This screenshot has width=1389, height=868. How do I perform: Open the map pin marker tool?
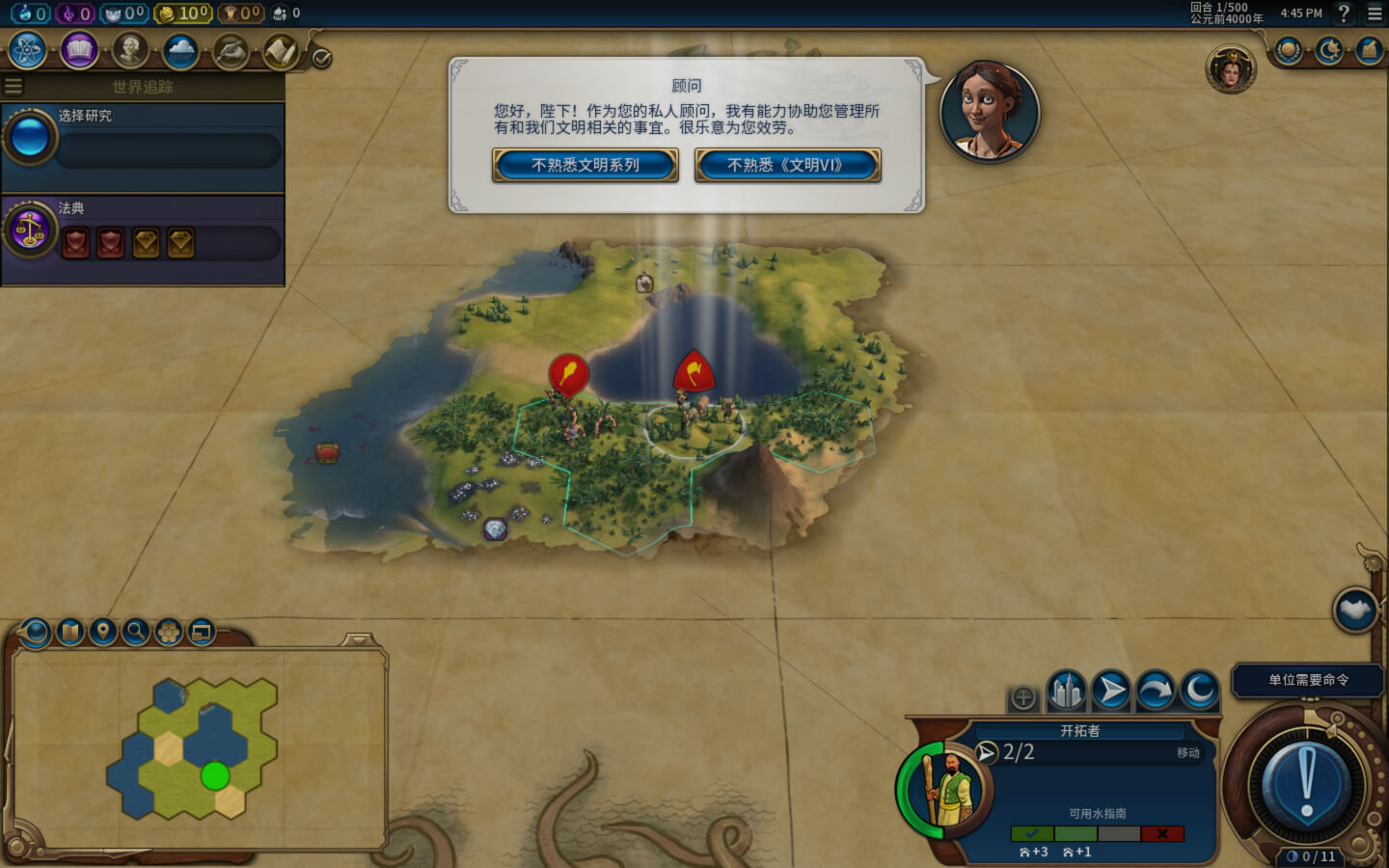click(x=102, y=632)
